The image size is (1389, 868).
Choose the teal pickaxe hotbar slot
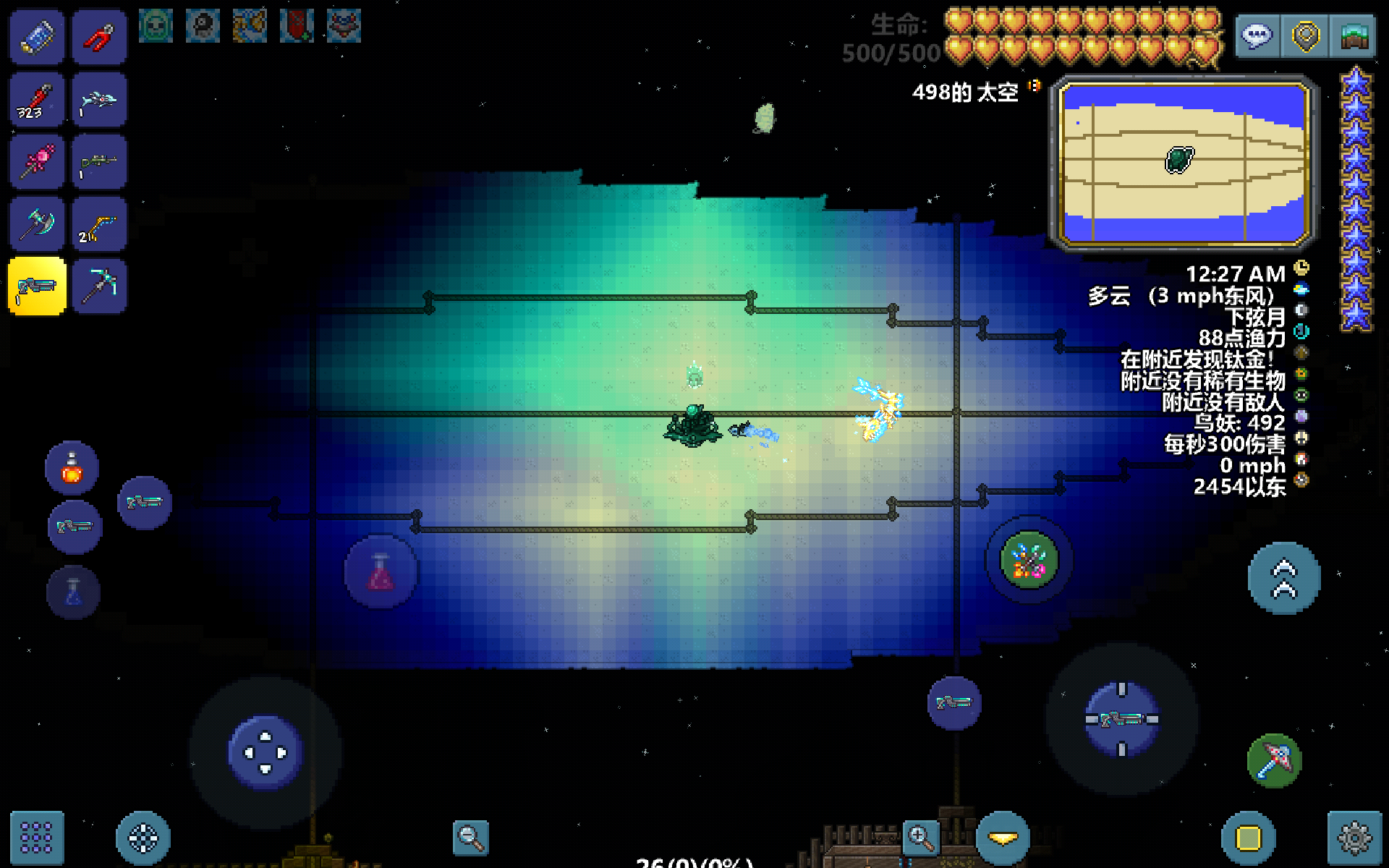pos(100,286)
